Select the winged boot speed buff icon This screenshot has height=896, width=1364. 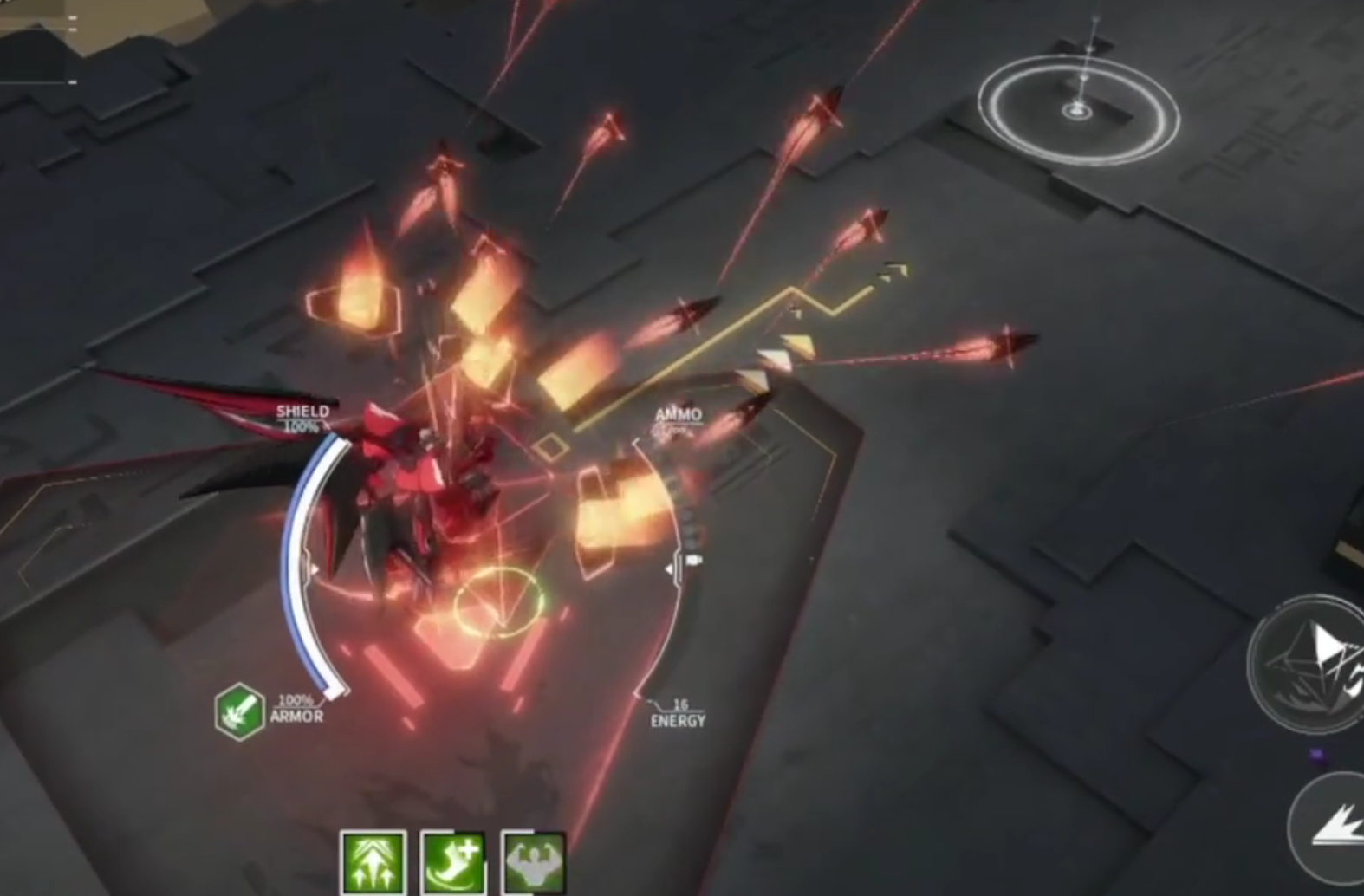click(x=453, y=862)
